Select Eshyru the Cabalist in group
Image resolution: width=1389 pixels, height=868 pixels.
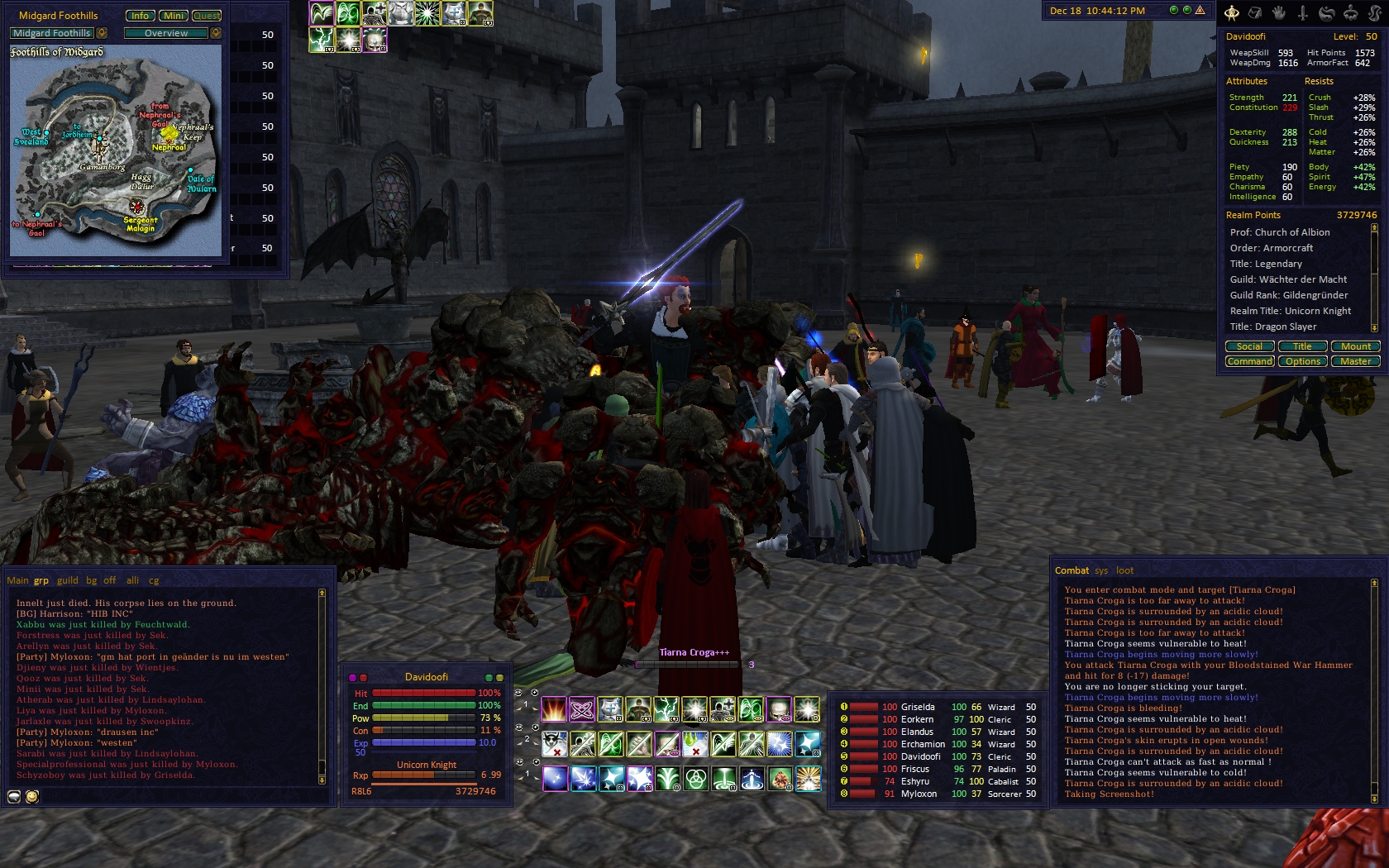[915, 781]
